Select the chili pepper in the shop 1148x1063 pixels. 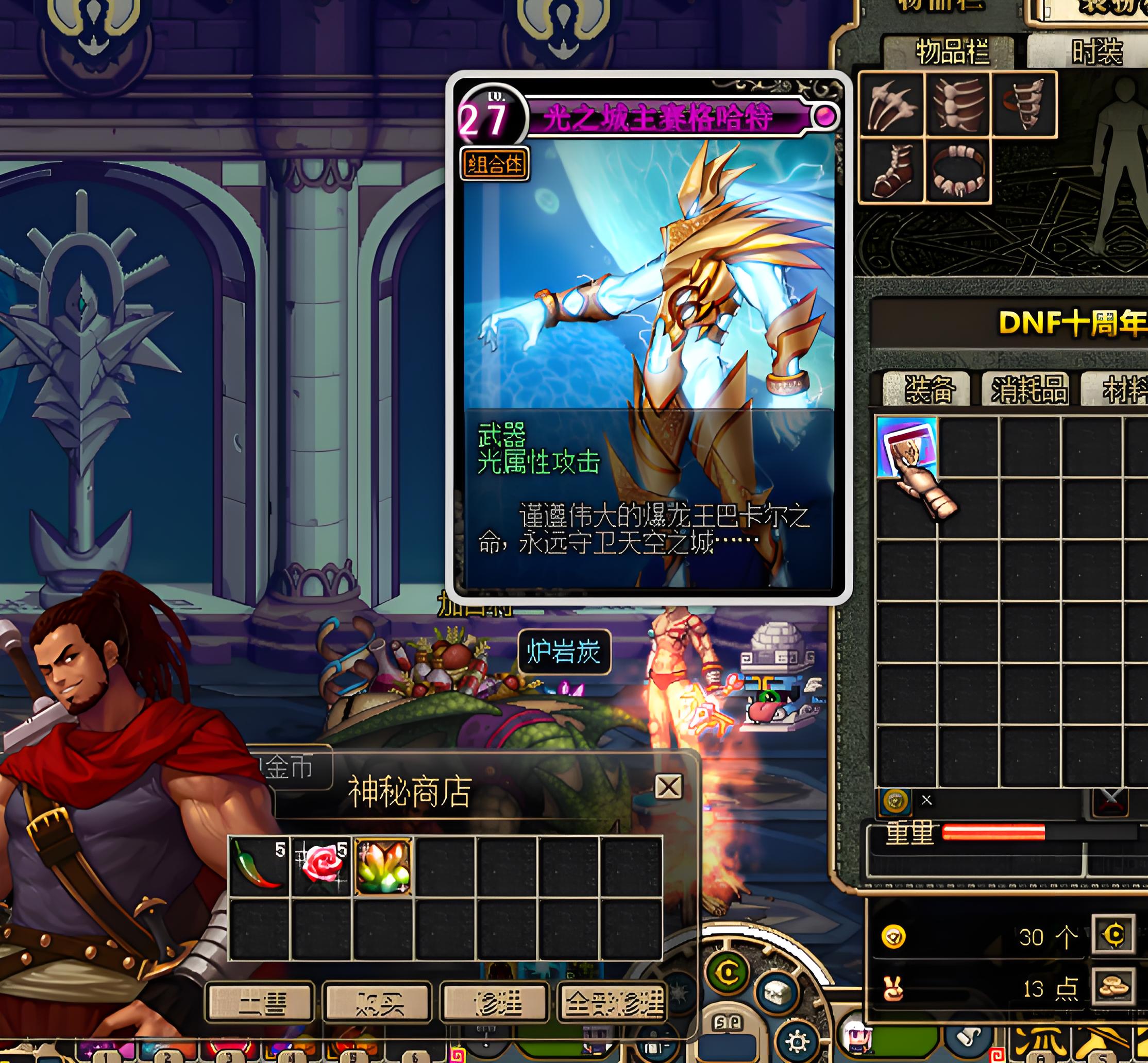tap(258, 866)
